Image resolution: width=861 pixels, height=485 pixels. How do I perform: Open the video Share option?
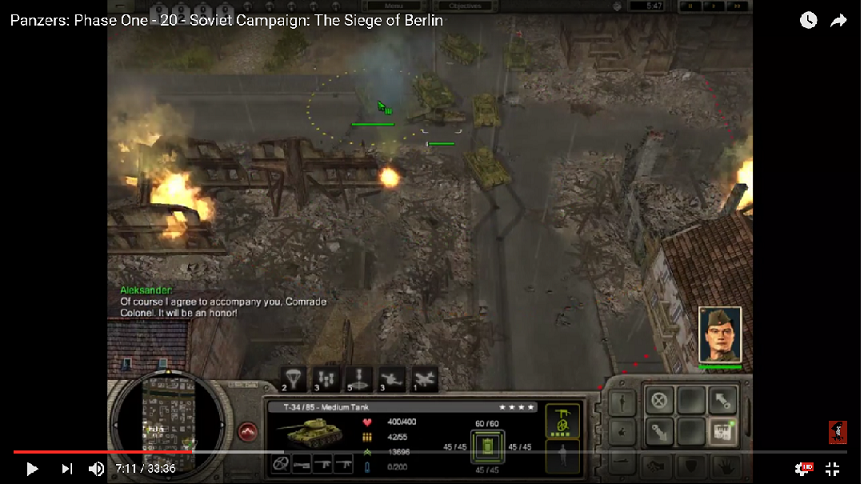838,20
